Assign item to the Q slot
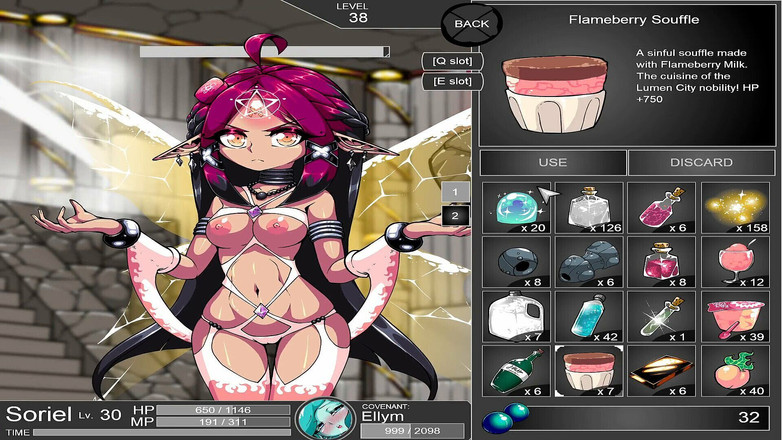 [452, 60]
